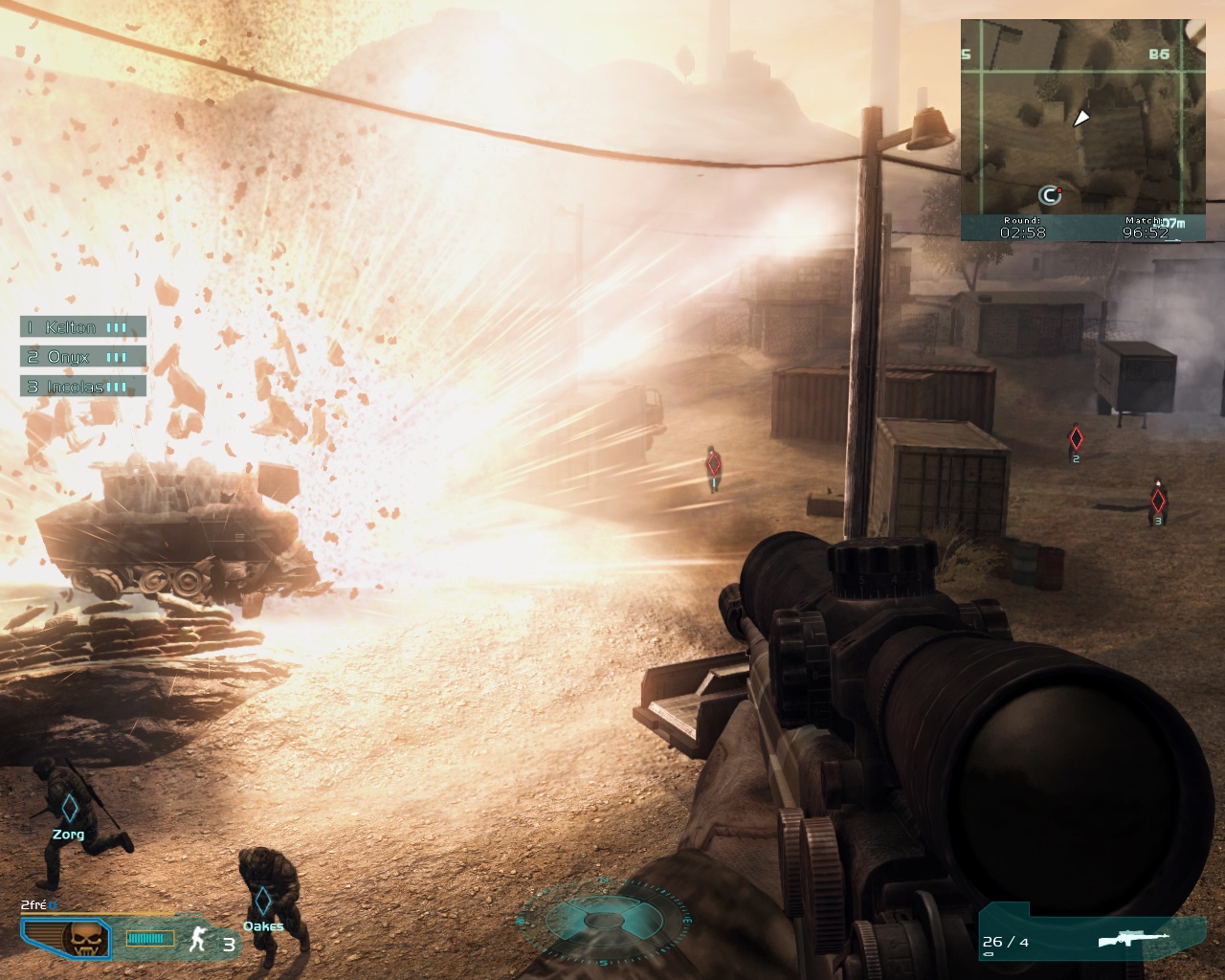The image size is (1225, 980).
Task: Click the circular command ring indicator
Action: 603,921
